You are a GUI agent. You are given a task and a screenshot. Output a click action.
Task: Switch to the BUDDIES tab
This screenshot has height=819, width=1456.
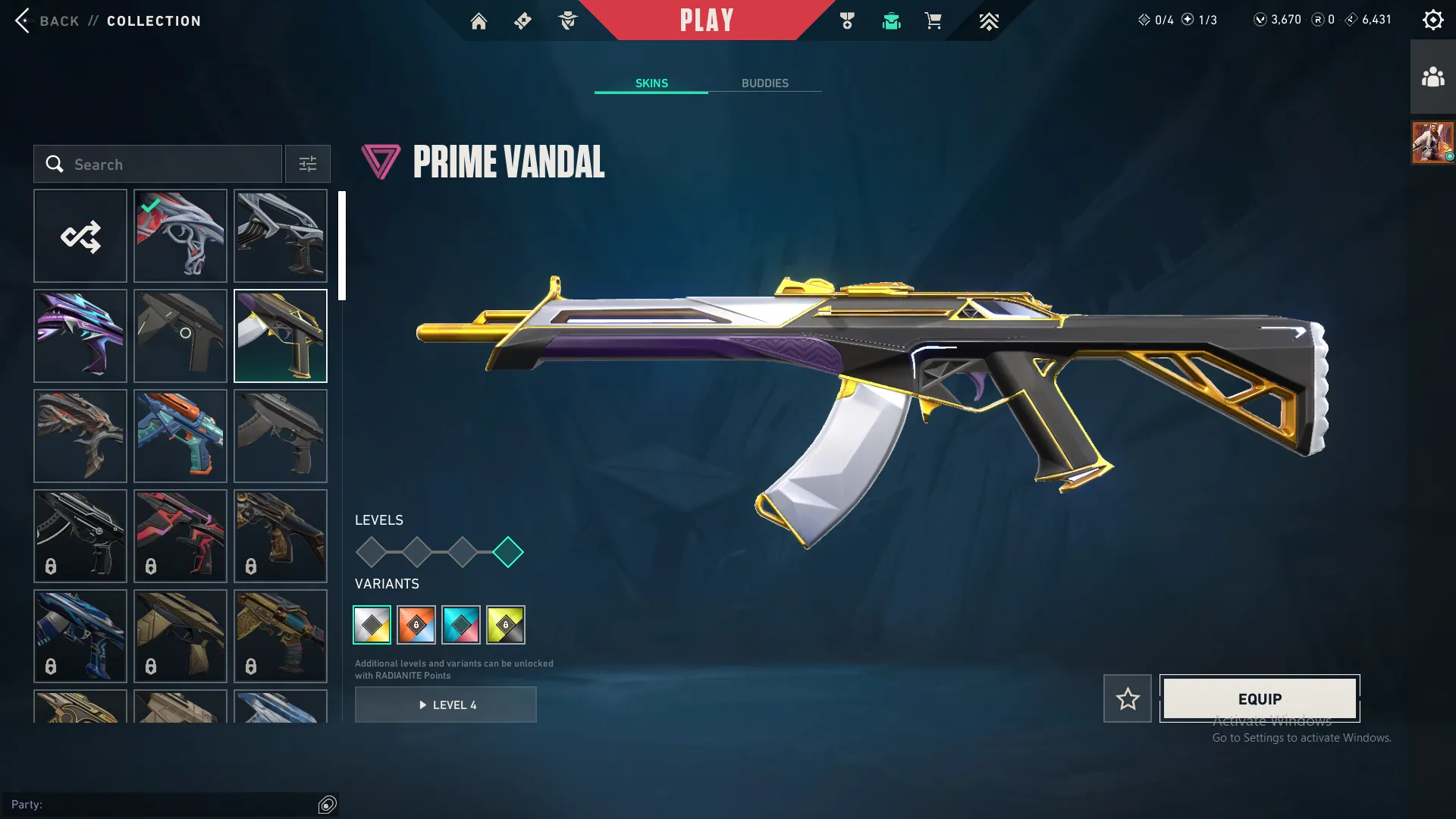pyautogui.click(x=766, y=83)
